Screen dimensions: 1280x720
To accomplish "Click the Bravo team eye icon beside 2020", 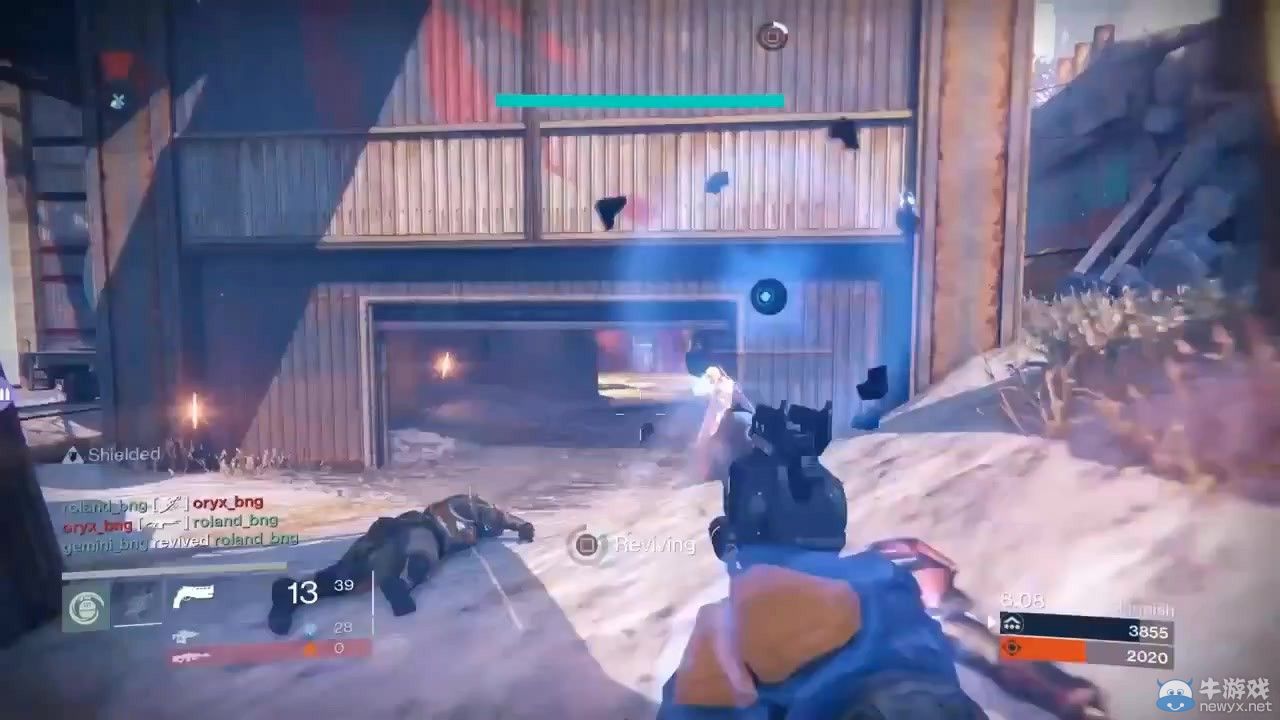I will [1013, 650].
